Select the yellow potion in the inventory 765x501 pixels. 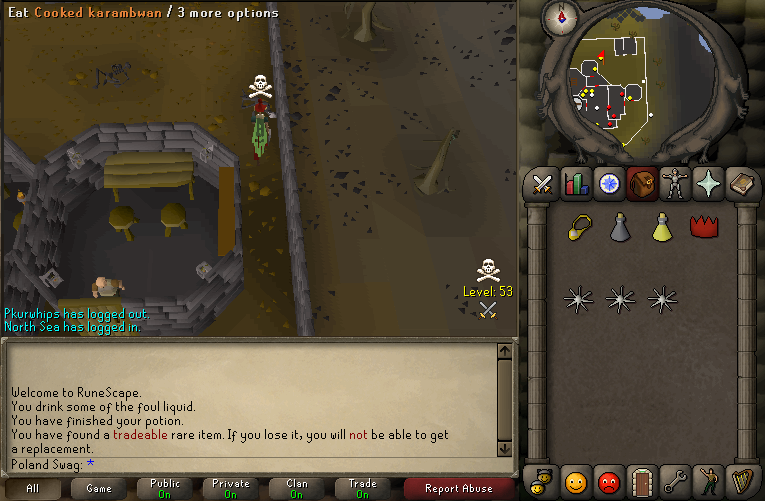click(x=661, y=227)
